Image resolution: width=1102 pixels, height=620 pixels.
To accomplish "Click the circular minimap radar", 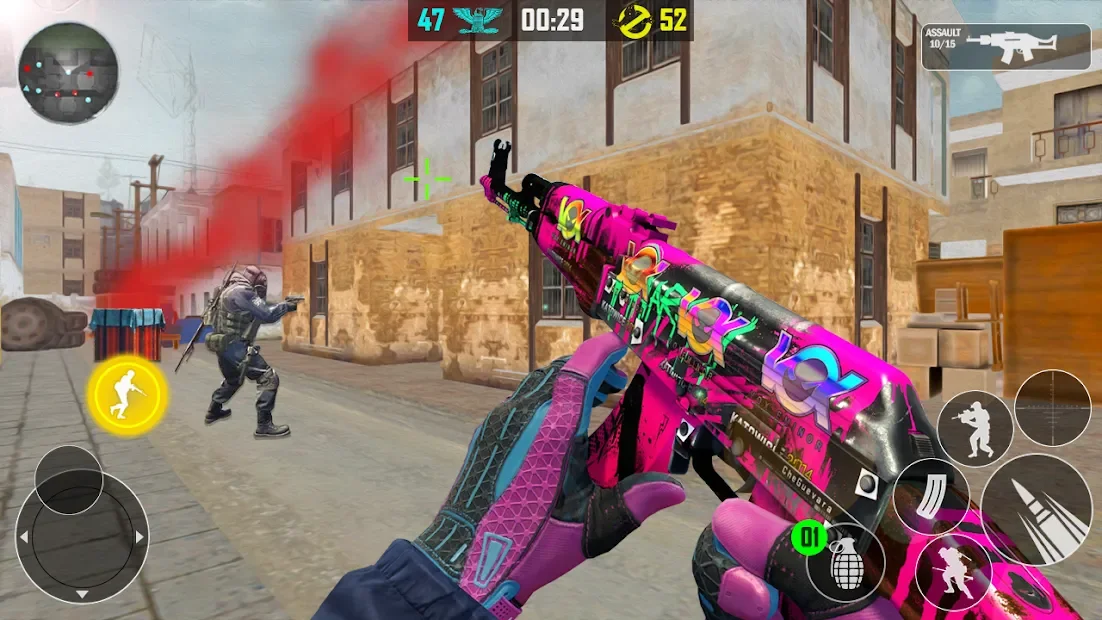I will click(x=68, y=72).
